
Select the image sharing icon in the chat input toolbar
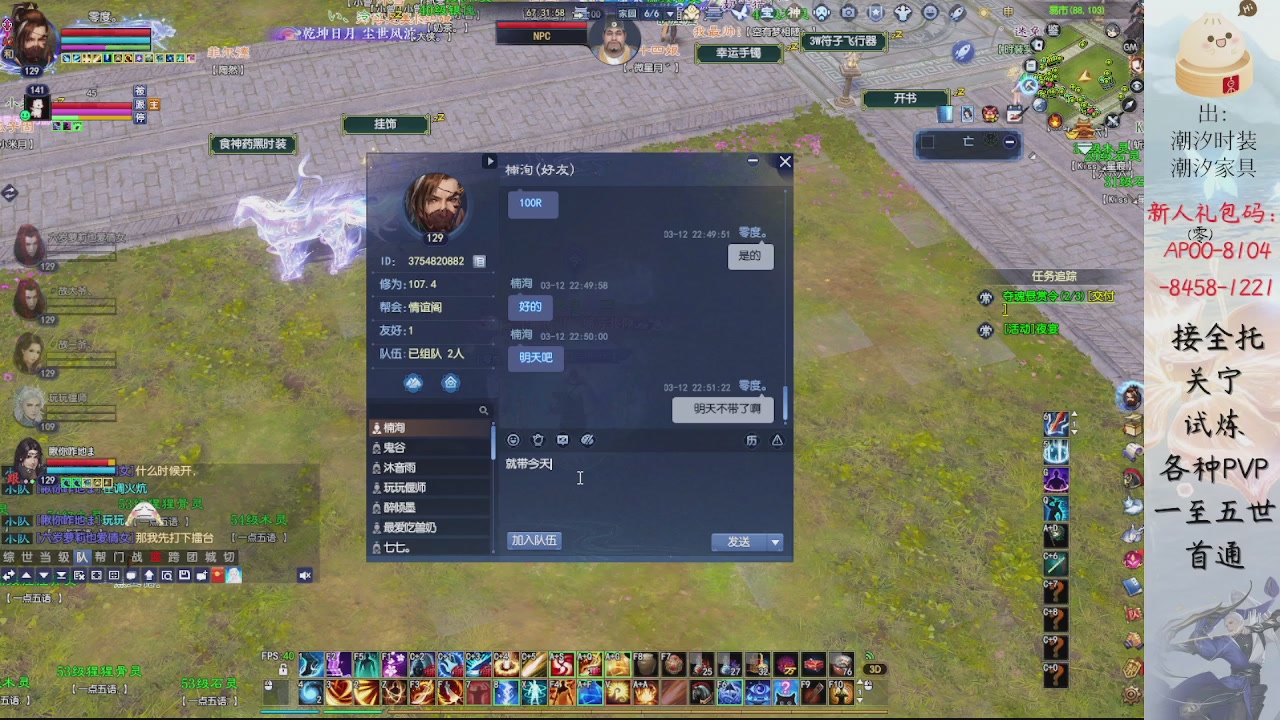pos(562,440)
